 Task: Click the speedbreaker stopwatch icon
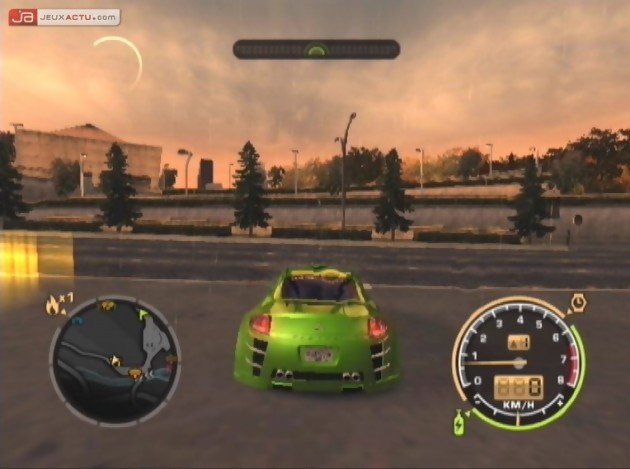pos(577,302)
